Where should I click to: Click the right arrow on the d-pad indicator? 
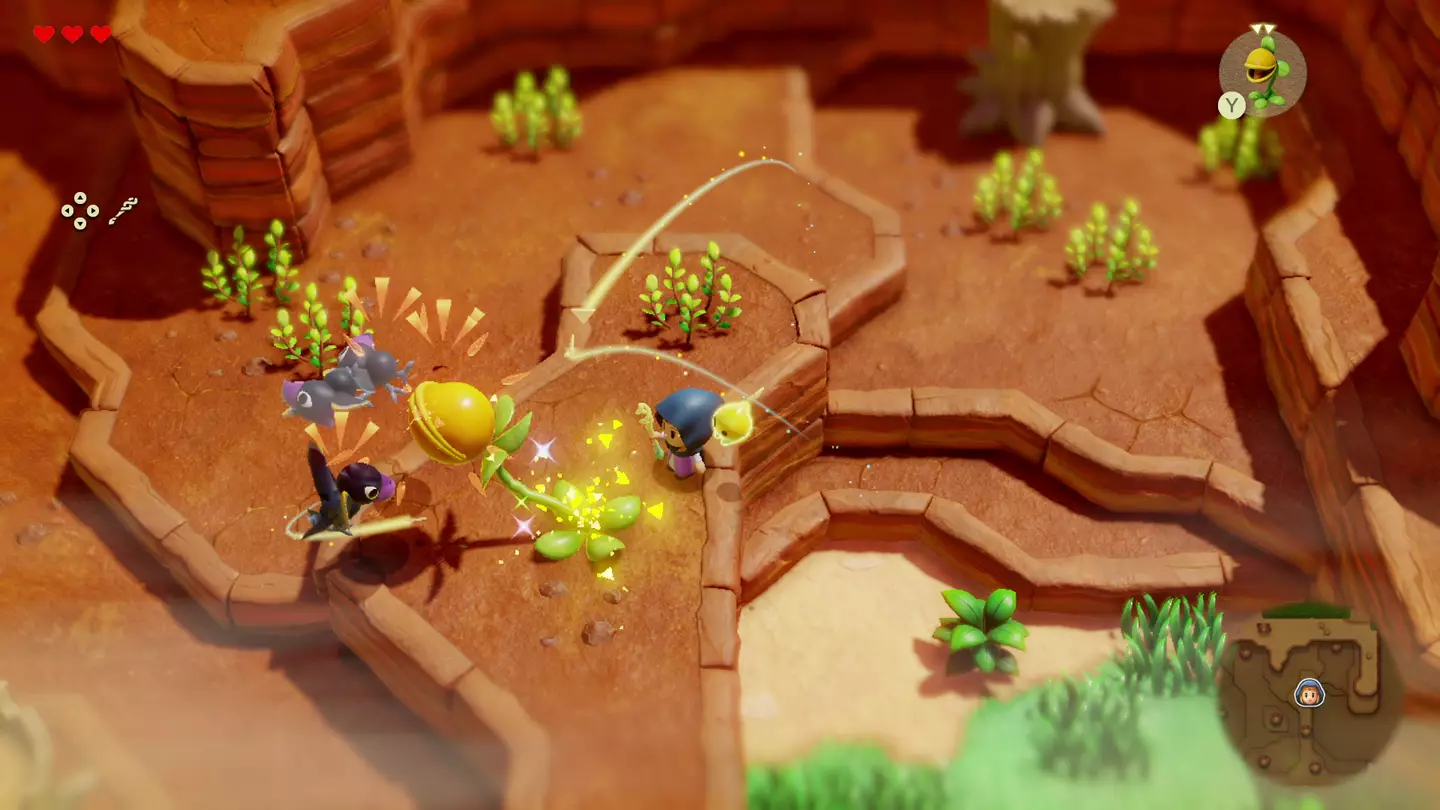click(x=93, y=211)
